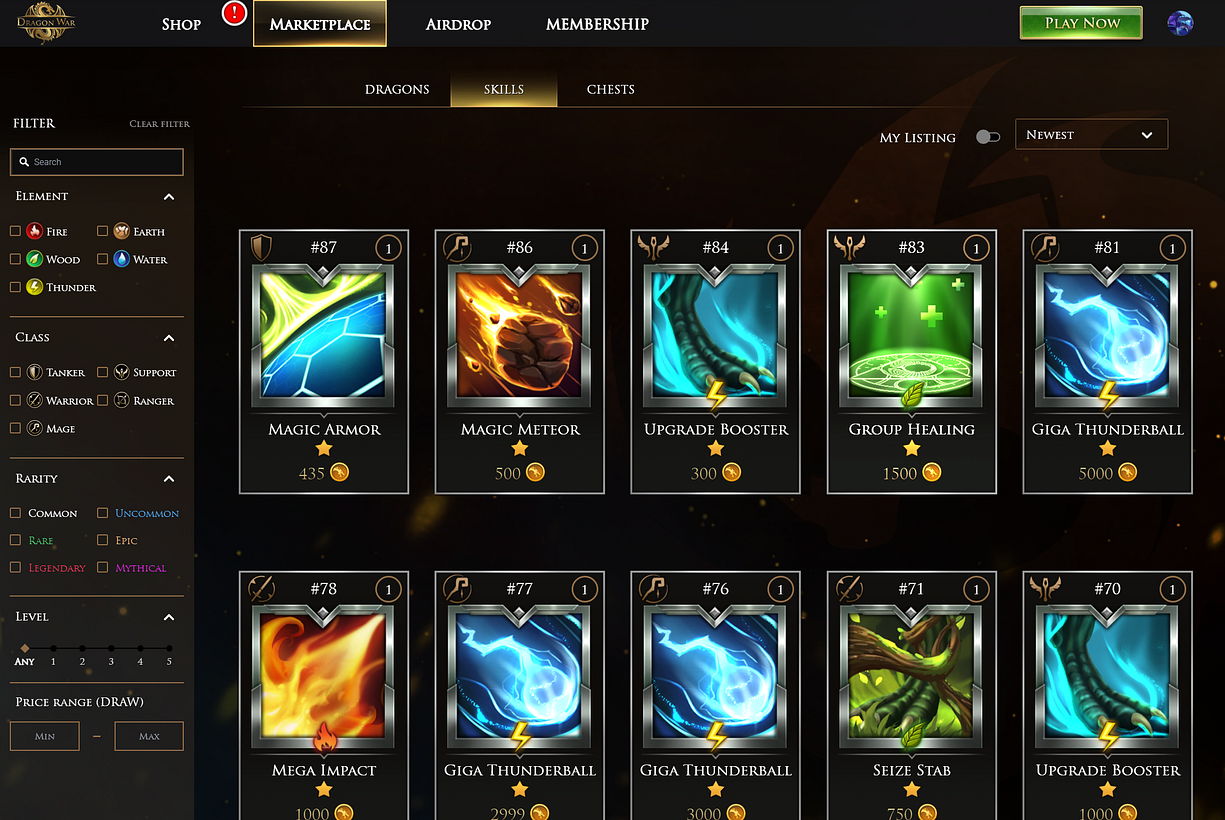Viewport: 1225px width, 820px height.
Task: Open the profile avatar icon
Action: click(x=1180, y=24)
